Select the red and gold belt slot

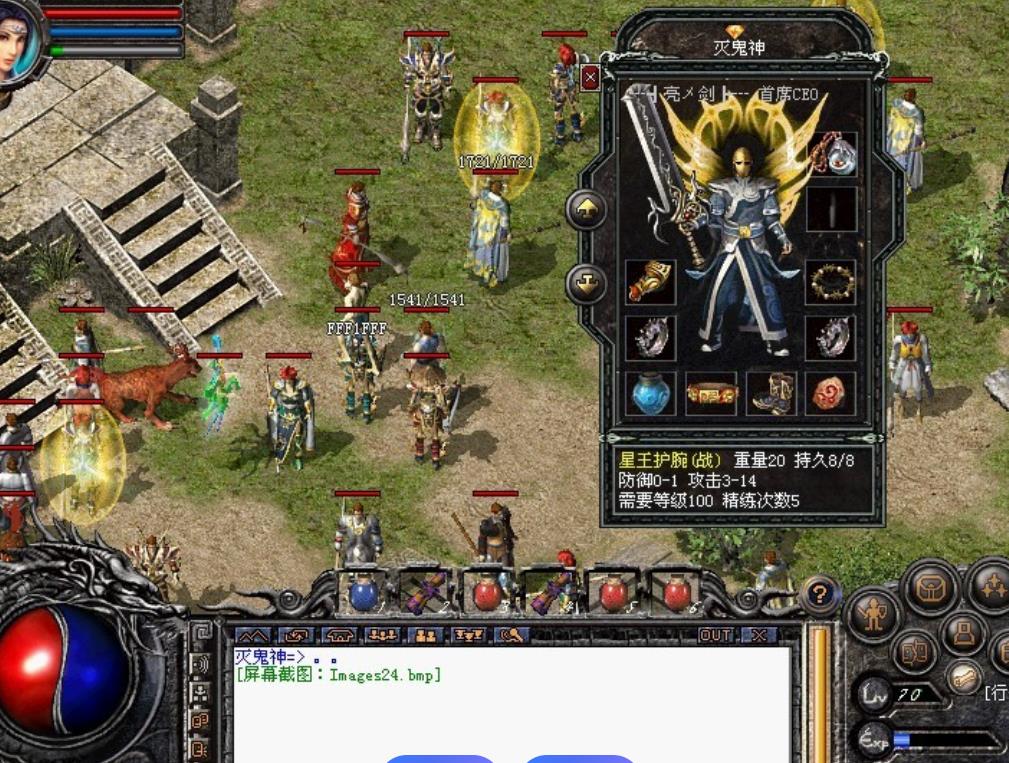(711, 393)
